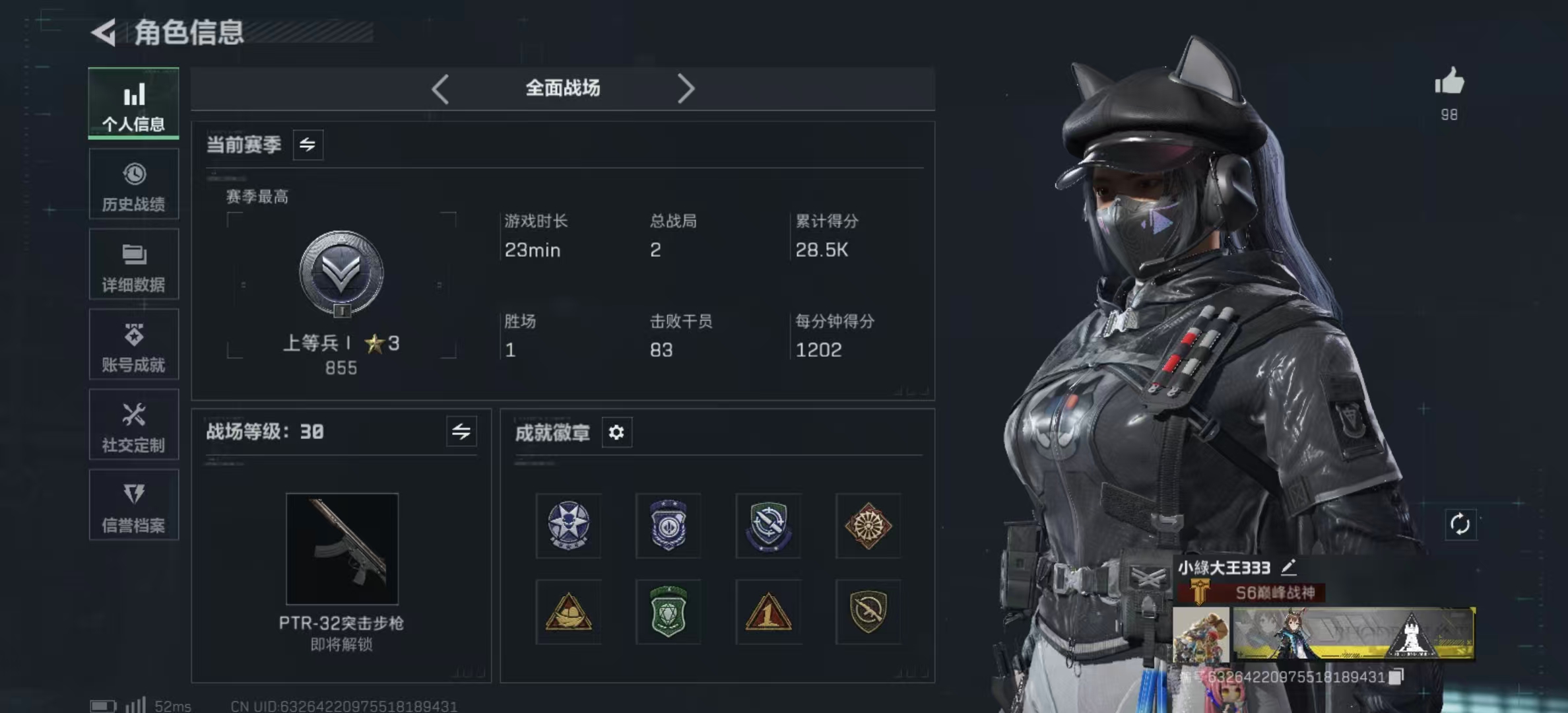Toggle the 战场等级 comparison switch
Image resolution: width=1568 pixels, height=713 pixels.
[x=462, y=432]
